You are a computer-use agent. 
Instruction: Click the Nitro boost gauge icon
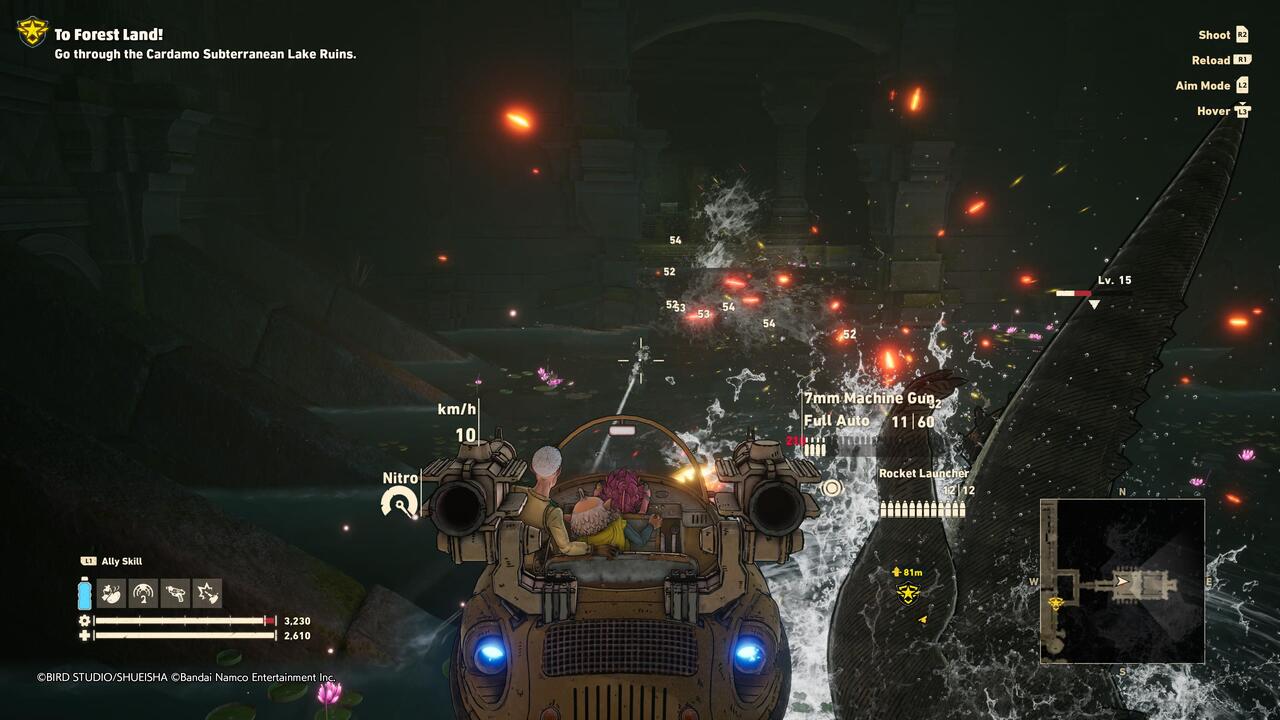pos(400,501)
